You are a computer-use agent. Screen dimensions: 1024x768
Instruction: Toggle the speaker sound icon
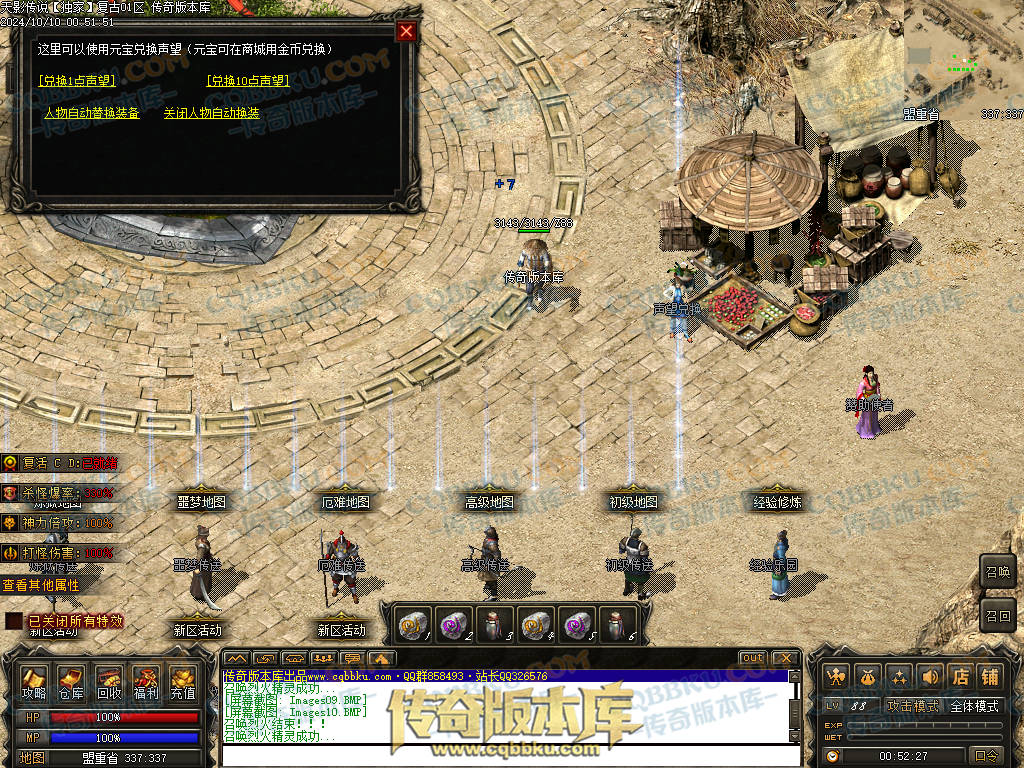point(930,678)
